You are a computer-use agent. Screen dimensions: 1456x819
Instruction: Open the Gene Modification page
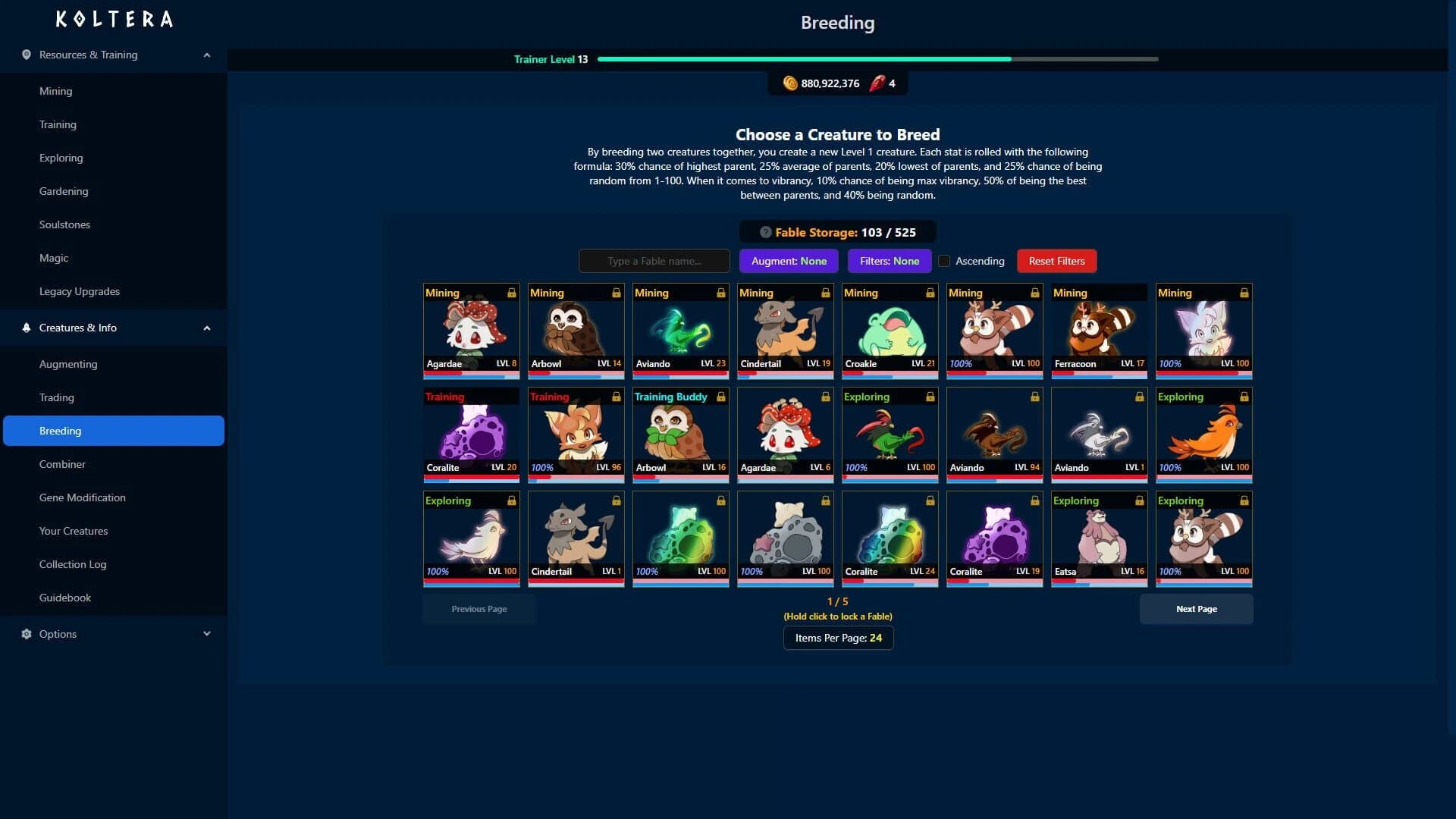tap(83, 497)
